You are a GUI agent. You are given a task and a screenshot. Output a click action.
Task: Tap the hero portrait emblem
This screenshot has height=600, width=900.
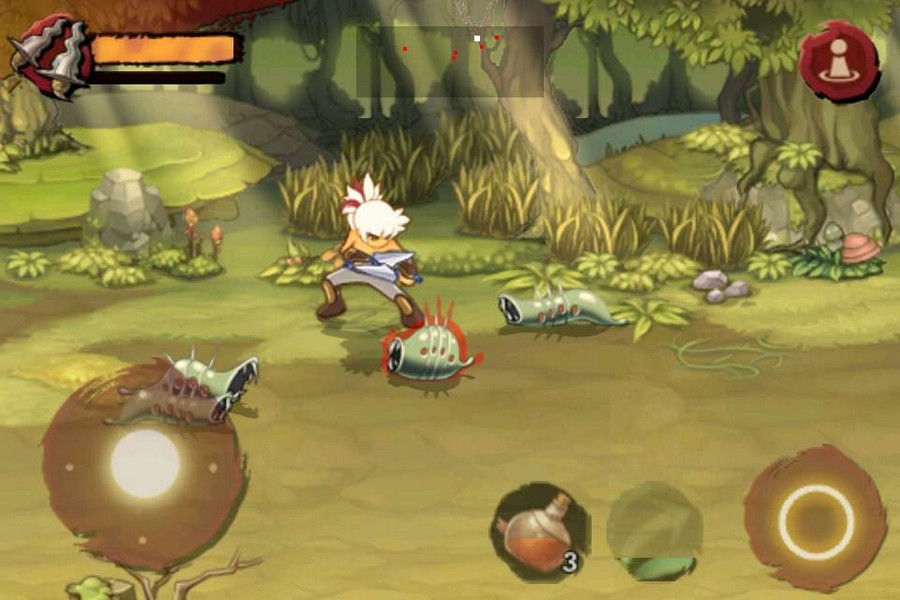(52, 56)
